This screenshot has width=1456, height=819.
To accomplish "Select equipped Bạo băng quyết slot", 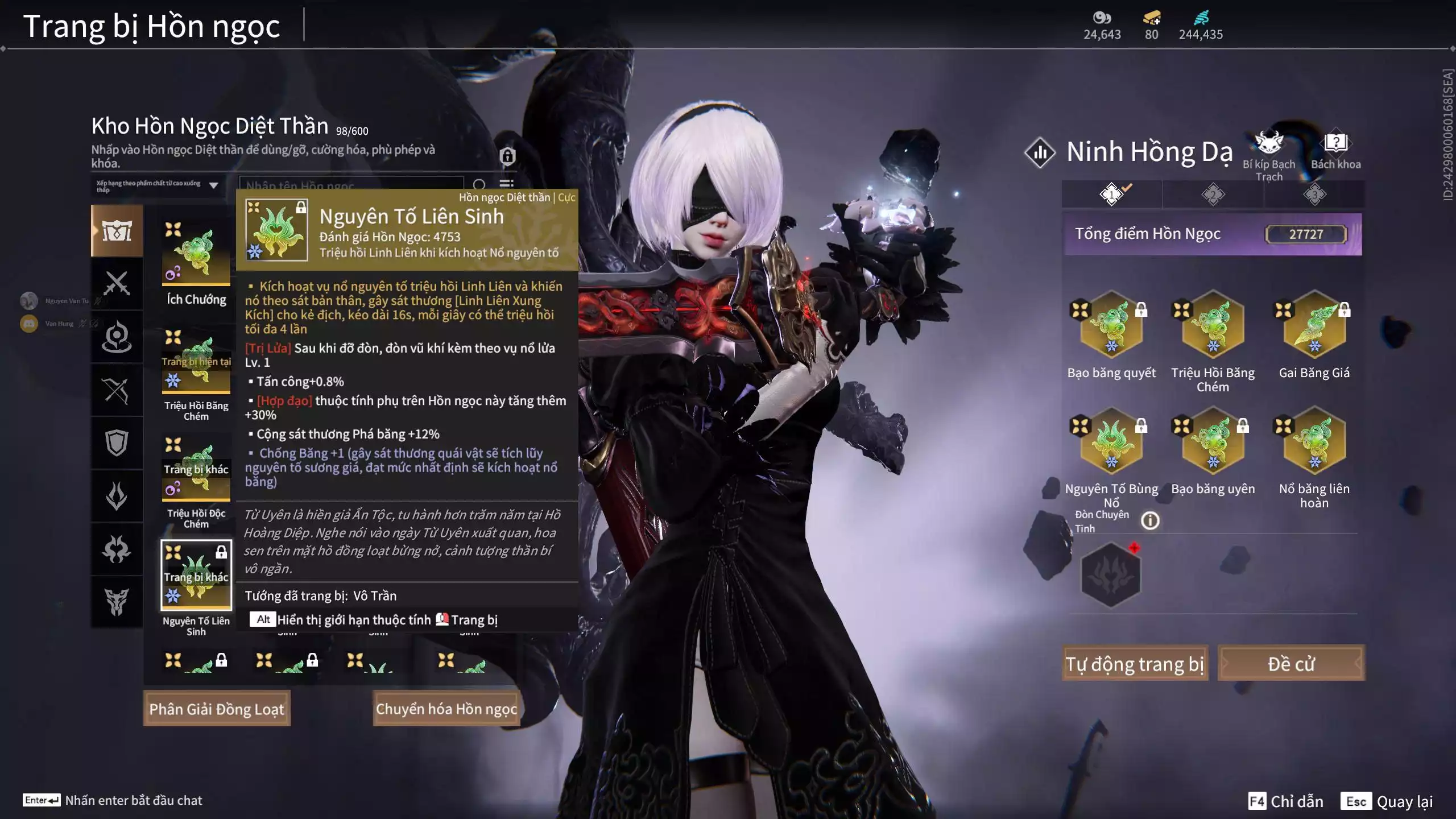I will (x=1111, y=325).
